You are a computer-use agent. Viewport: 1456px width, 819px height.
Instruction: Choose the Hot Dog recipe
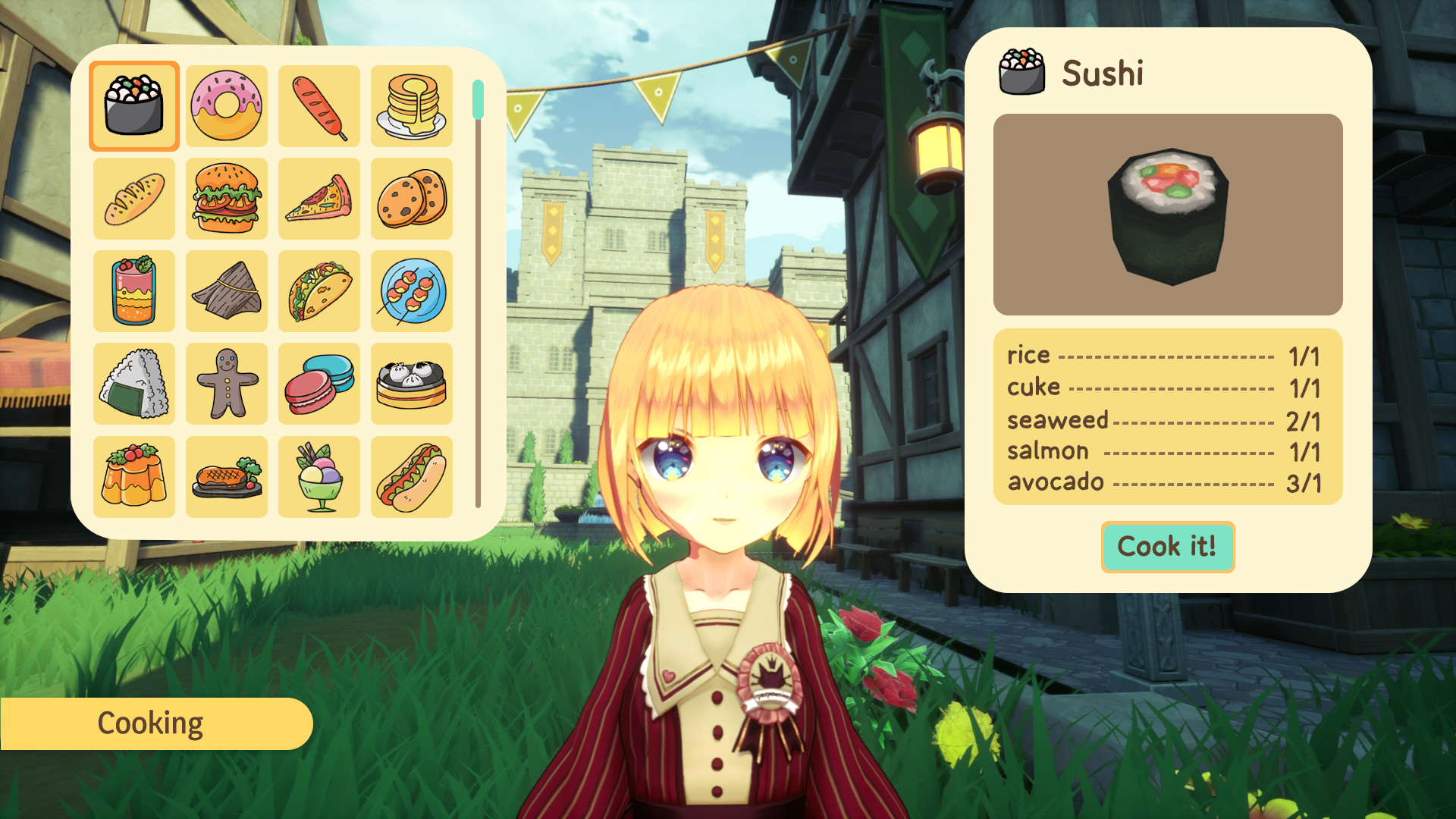[411, 476]
